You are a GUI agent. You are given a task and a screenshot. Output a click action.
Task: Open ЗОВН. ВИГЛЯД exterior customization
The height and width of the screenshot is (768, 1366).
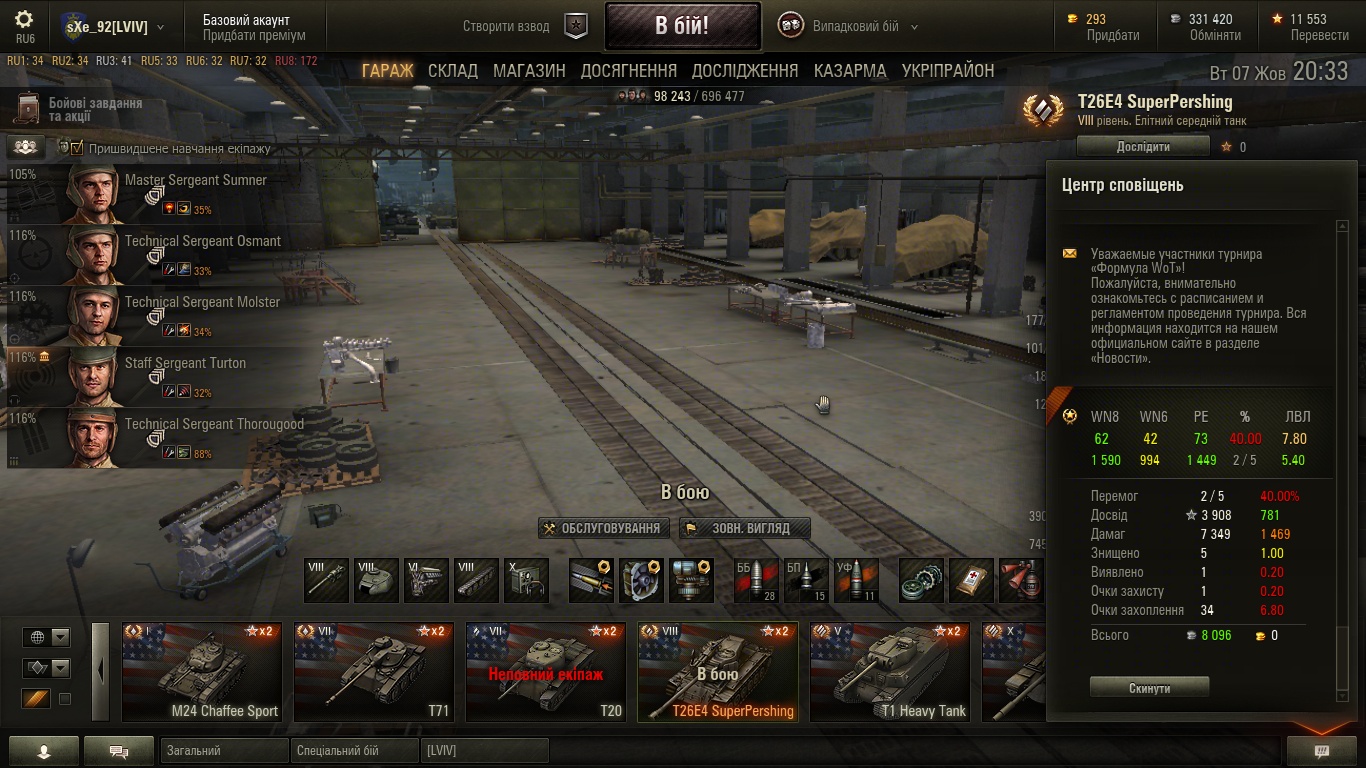[744, 528]
